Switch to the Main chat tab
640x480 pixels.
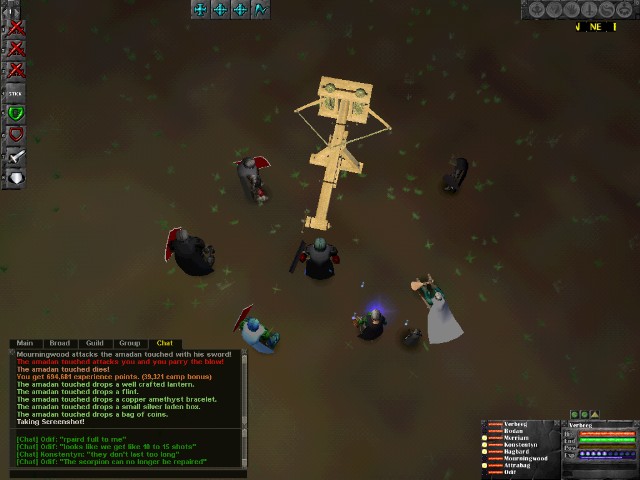25,343
